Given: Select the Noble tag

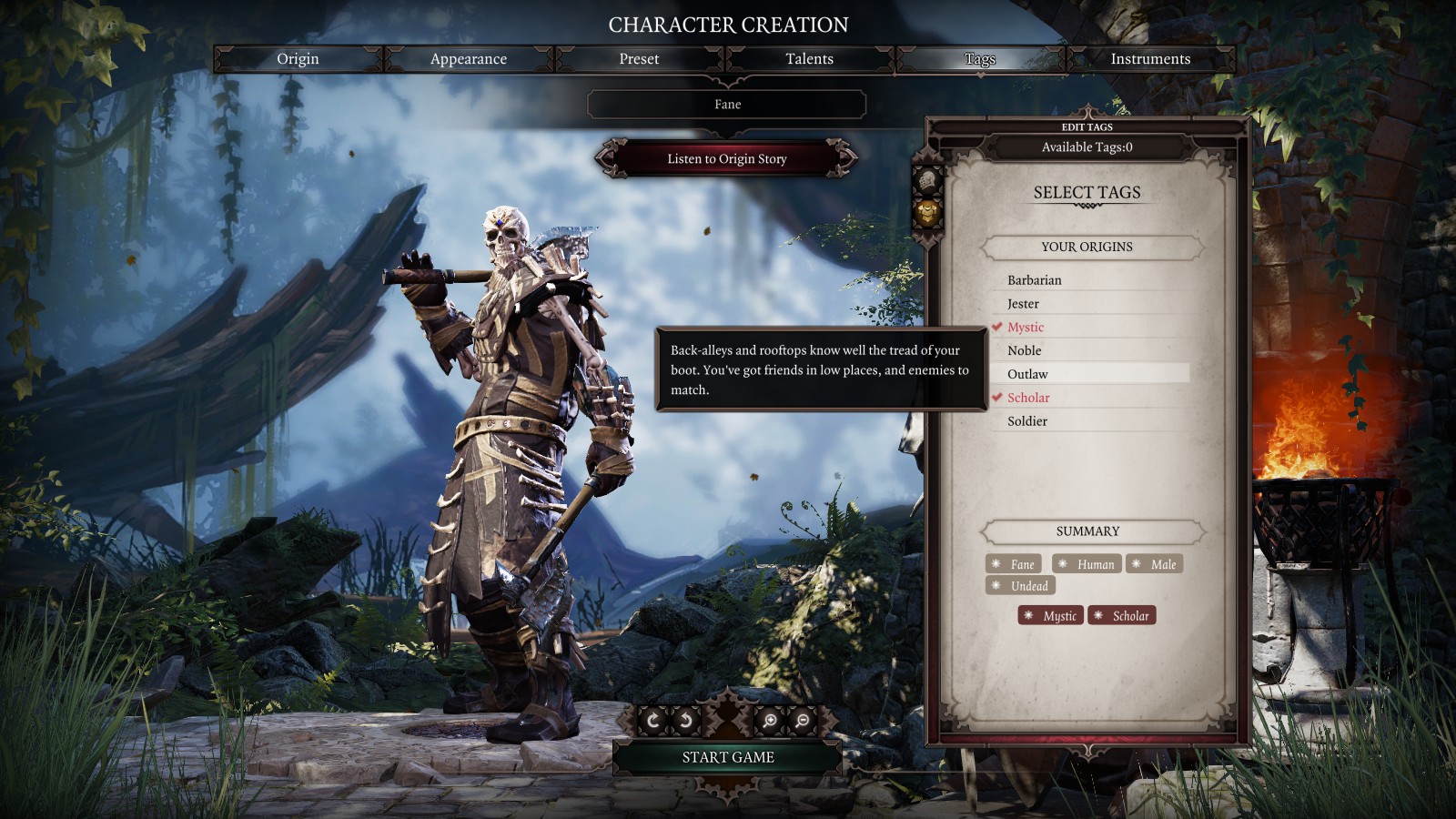Looking at the screenshot, I should pyautogui.click(x=1024, y=351).
